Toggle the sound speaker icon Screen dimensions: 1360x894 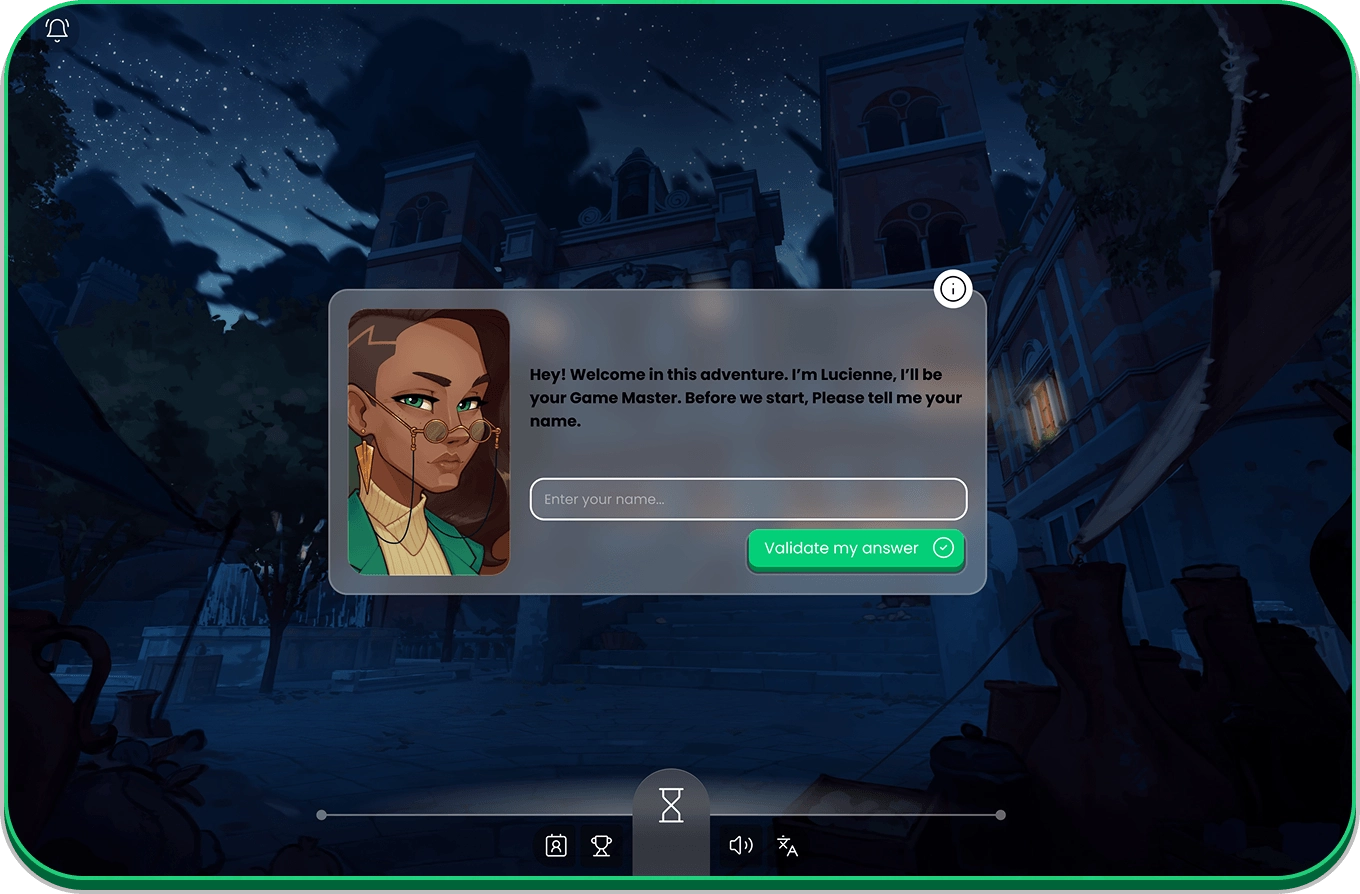tap(741, 846)
